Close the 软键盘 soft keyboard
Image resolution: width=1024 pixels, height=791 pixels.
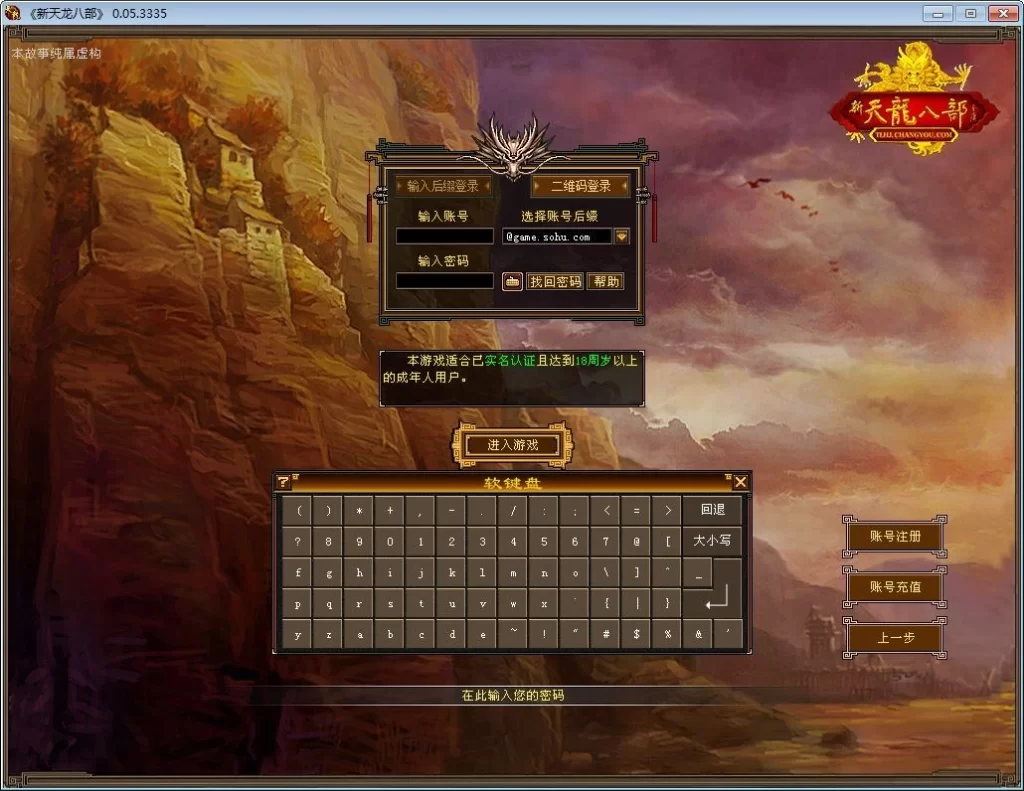[x=740, y=482]
